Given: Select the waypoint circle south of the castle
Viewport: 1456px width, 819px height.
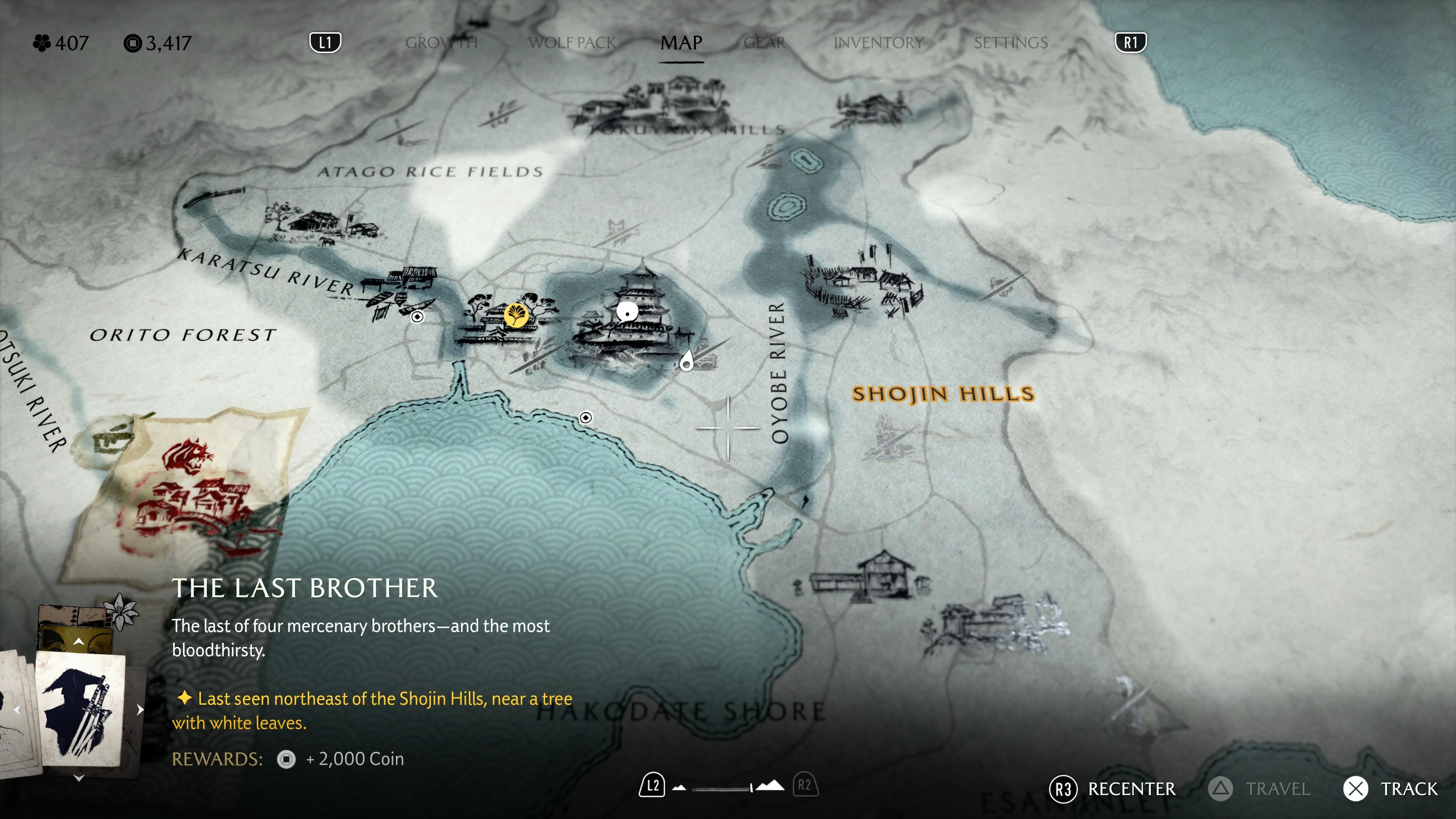Looking at the screenshot, I should [x=586, y=417].
